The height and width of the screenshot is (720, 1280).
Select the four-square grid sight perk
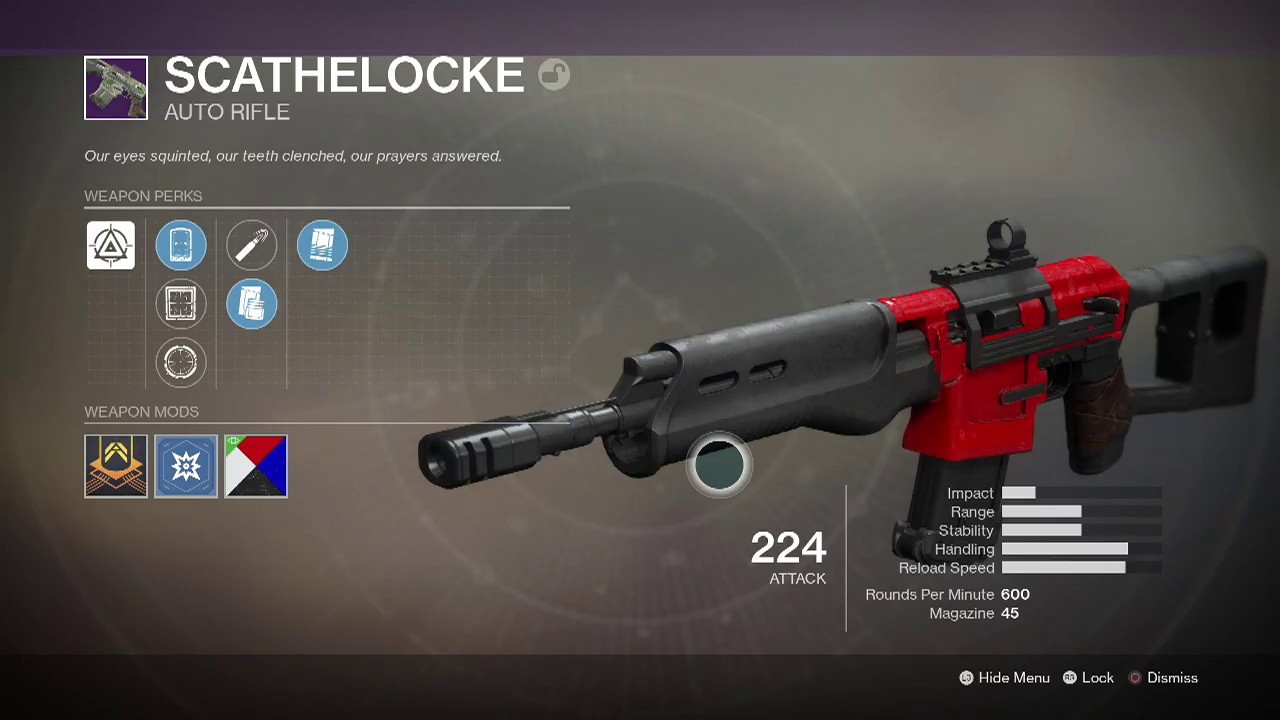click(x=181, y=304)
